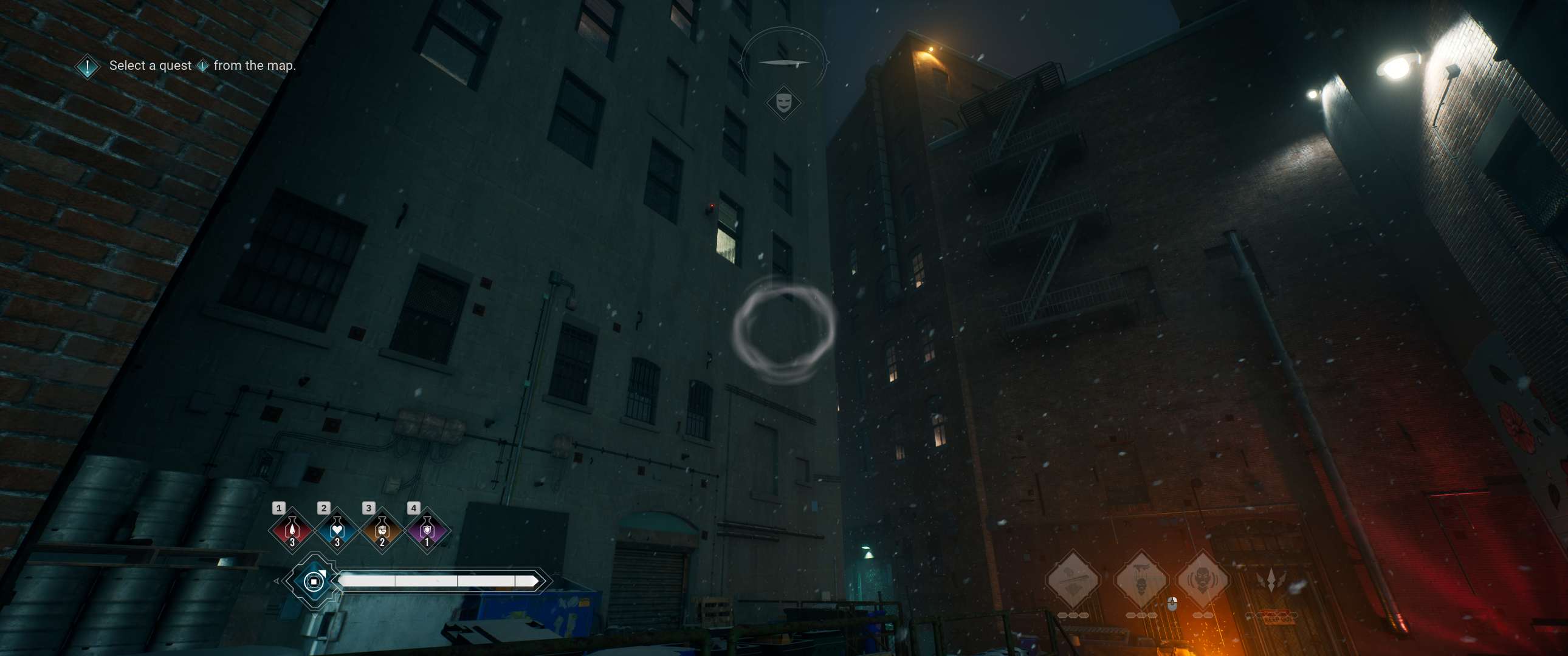Click the quest exclamation icon beside the hint text
Image resolution: width=1568 pixels, height=656 pixels.
(86, 66)
